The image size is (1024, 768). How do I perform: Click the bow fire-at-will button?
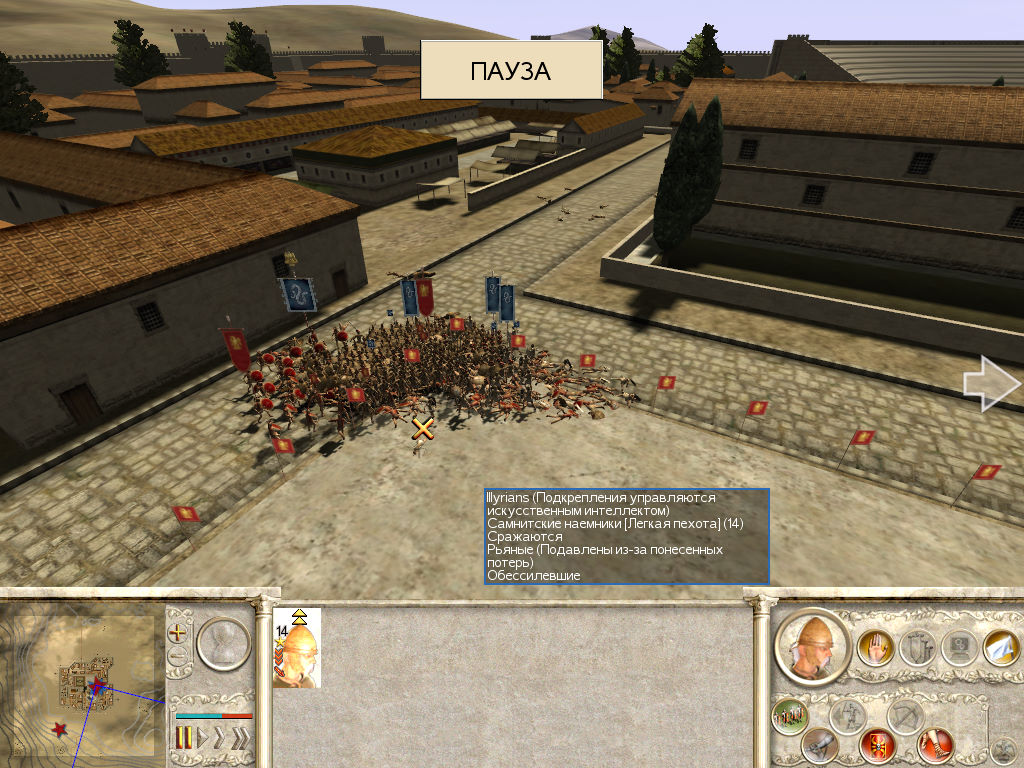pyautogui.click(x=904, y=716)
